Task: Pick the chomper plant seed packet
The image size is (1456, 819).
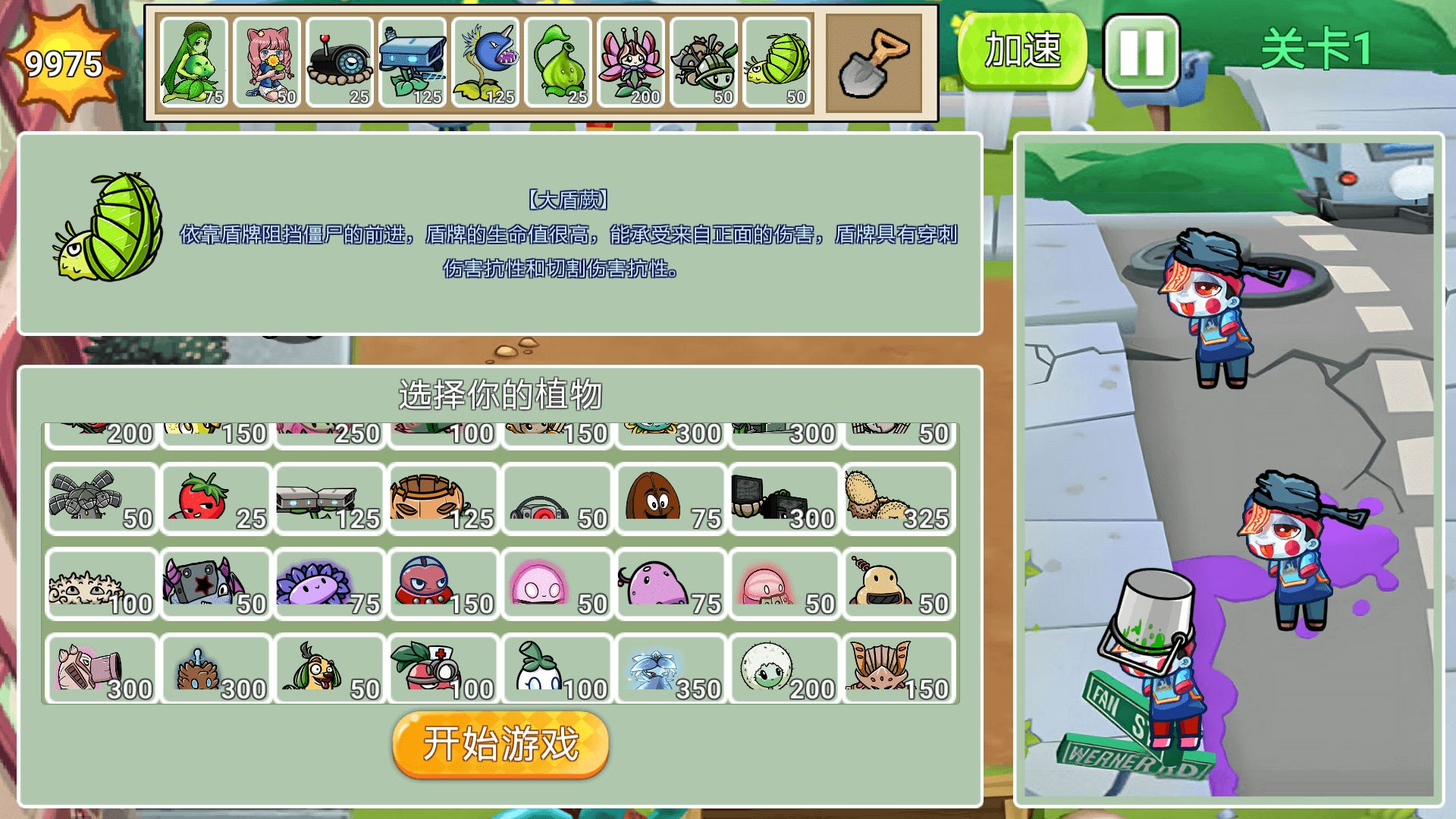Action: [486, 61]
